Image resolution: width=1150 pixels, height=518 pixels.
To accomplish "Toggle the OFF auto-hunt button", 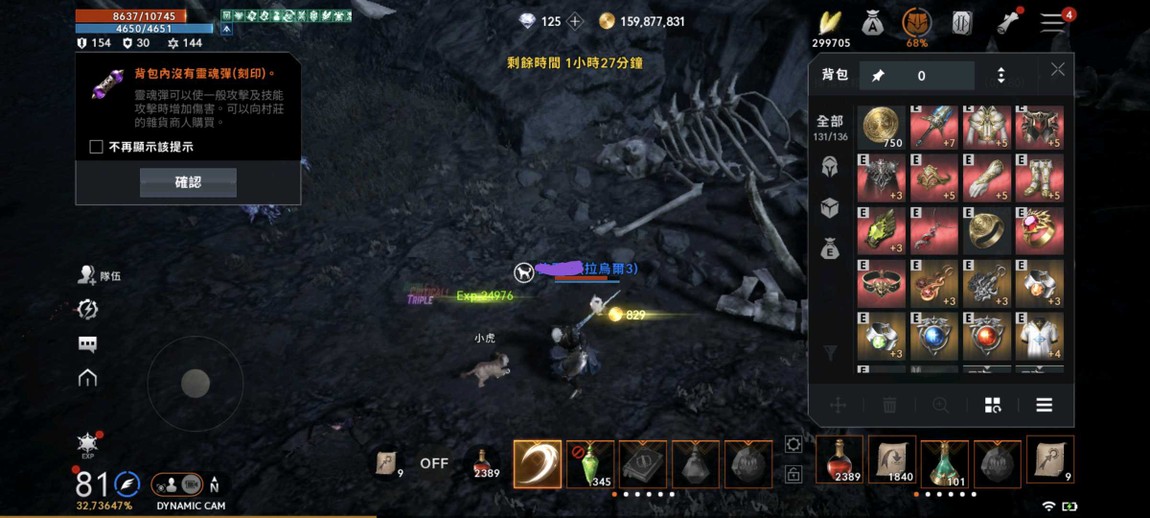I will pos(434,463).
